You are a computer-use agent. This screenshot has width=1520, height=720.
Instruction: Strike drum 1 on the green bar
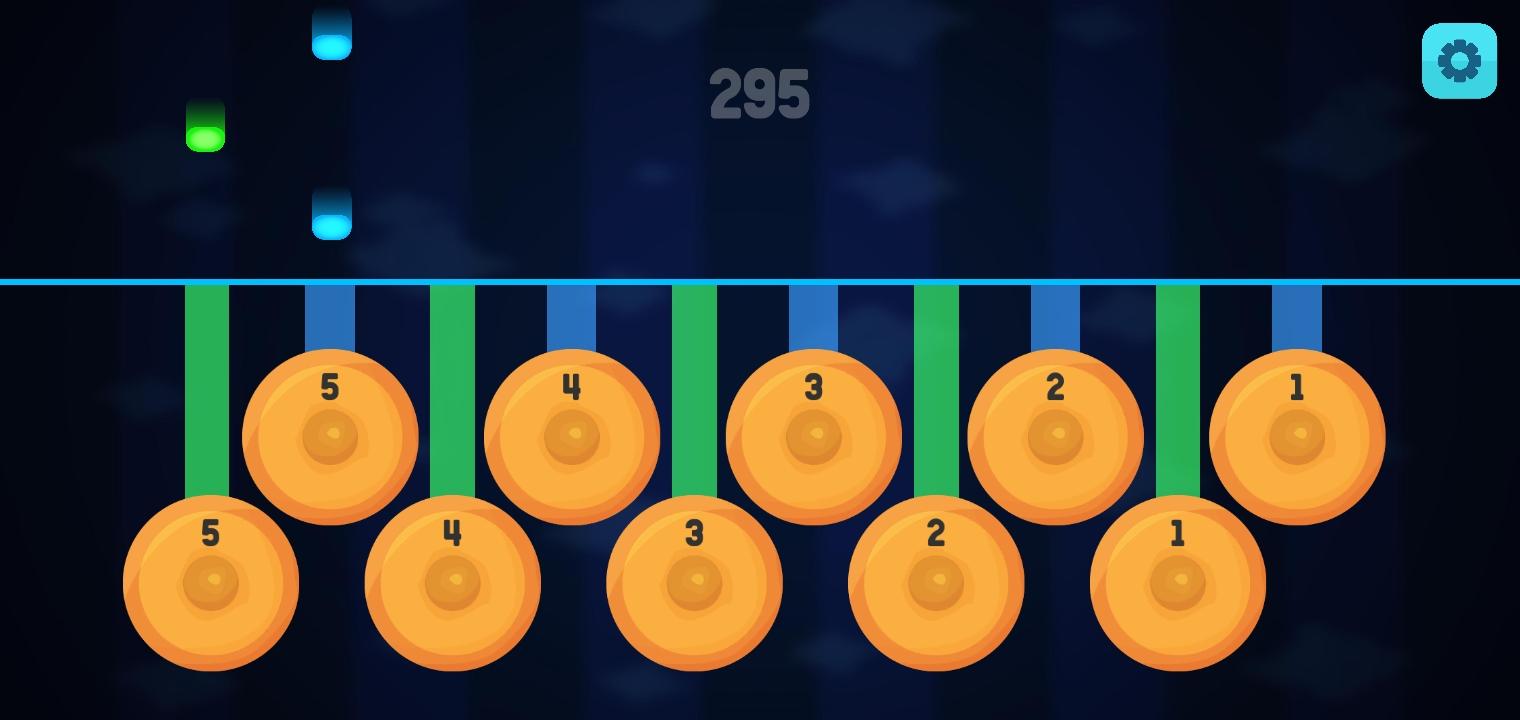pyautogui.click(x=1178, y=583)
